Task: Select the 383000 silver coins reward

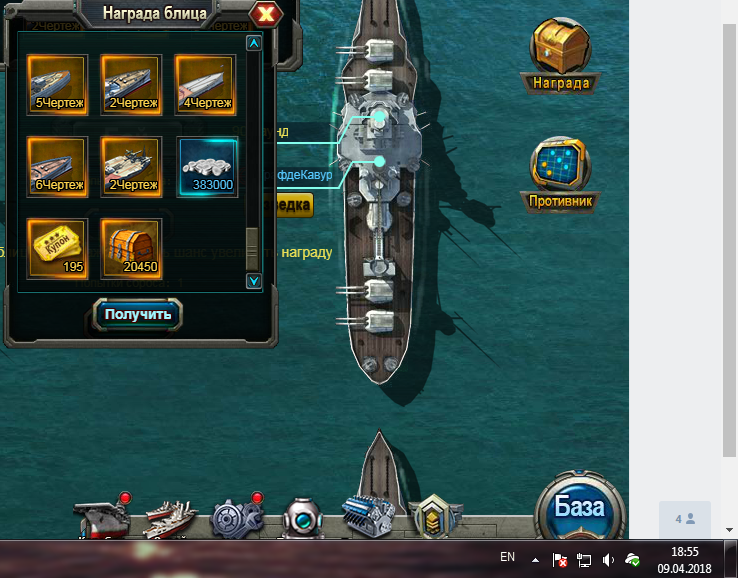Action: [208, 166]
